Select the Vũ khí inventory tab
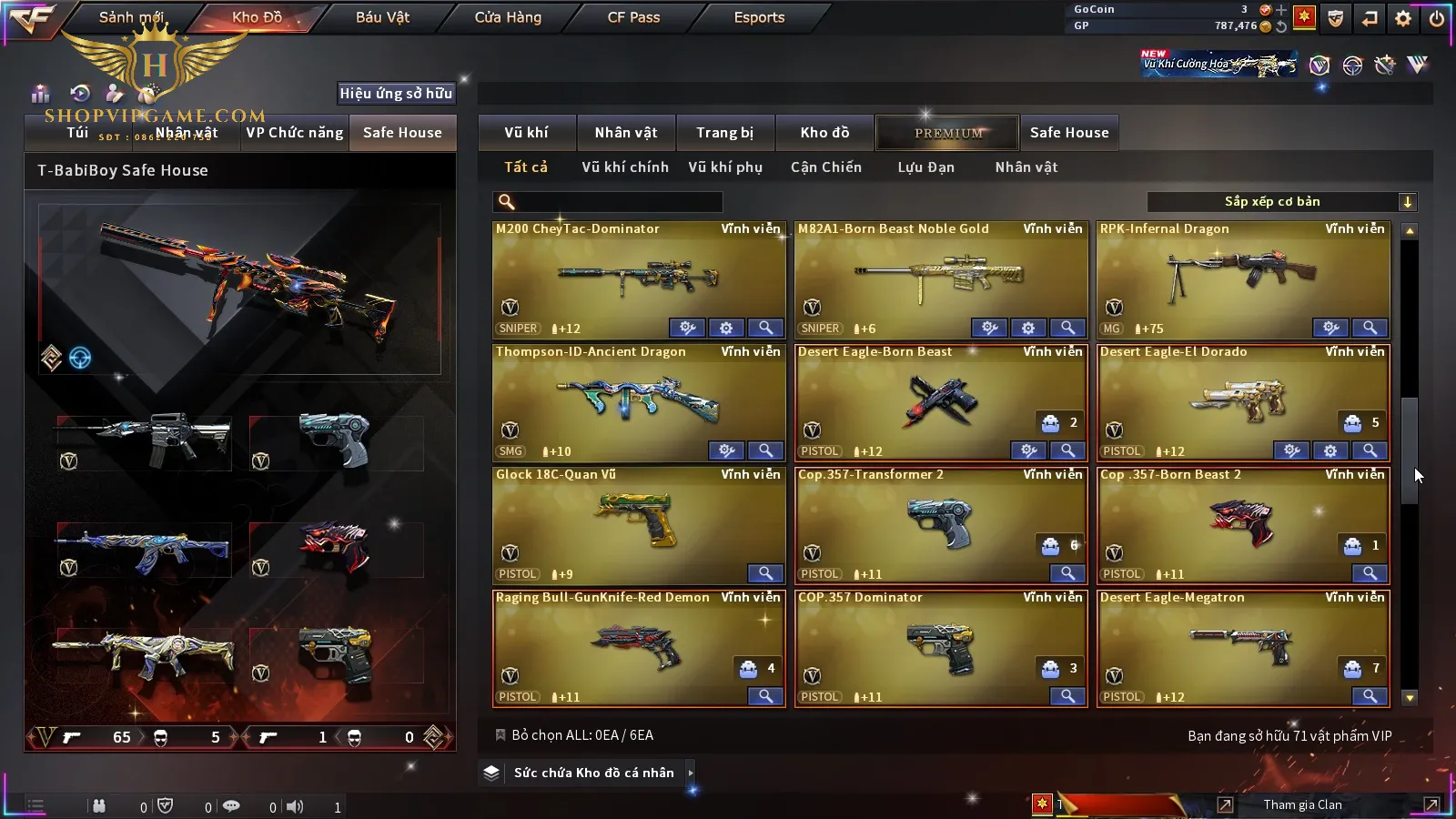Screen dimensions: 1456x819 click(x=526, y=133)
